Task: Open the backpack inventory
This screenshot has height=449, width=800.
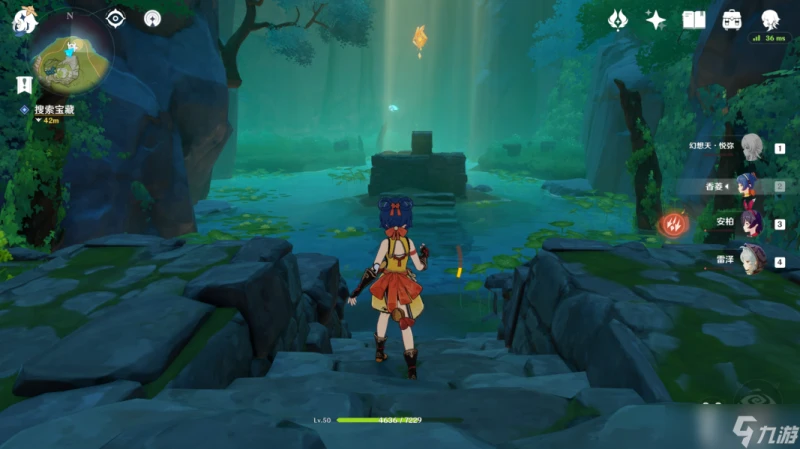Action: tap(731, 20)
